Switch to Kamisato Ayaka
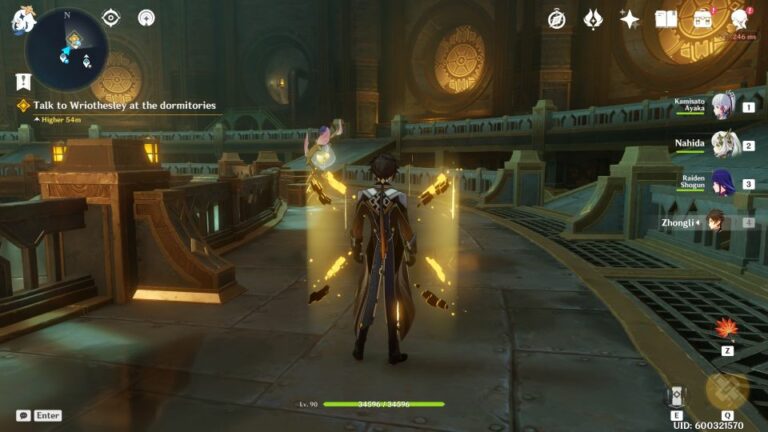The height and width of the screenshot is (432, 768). [x=723, y=106]
